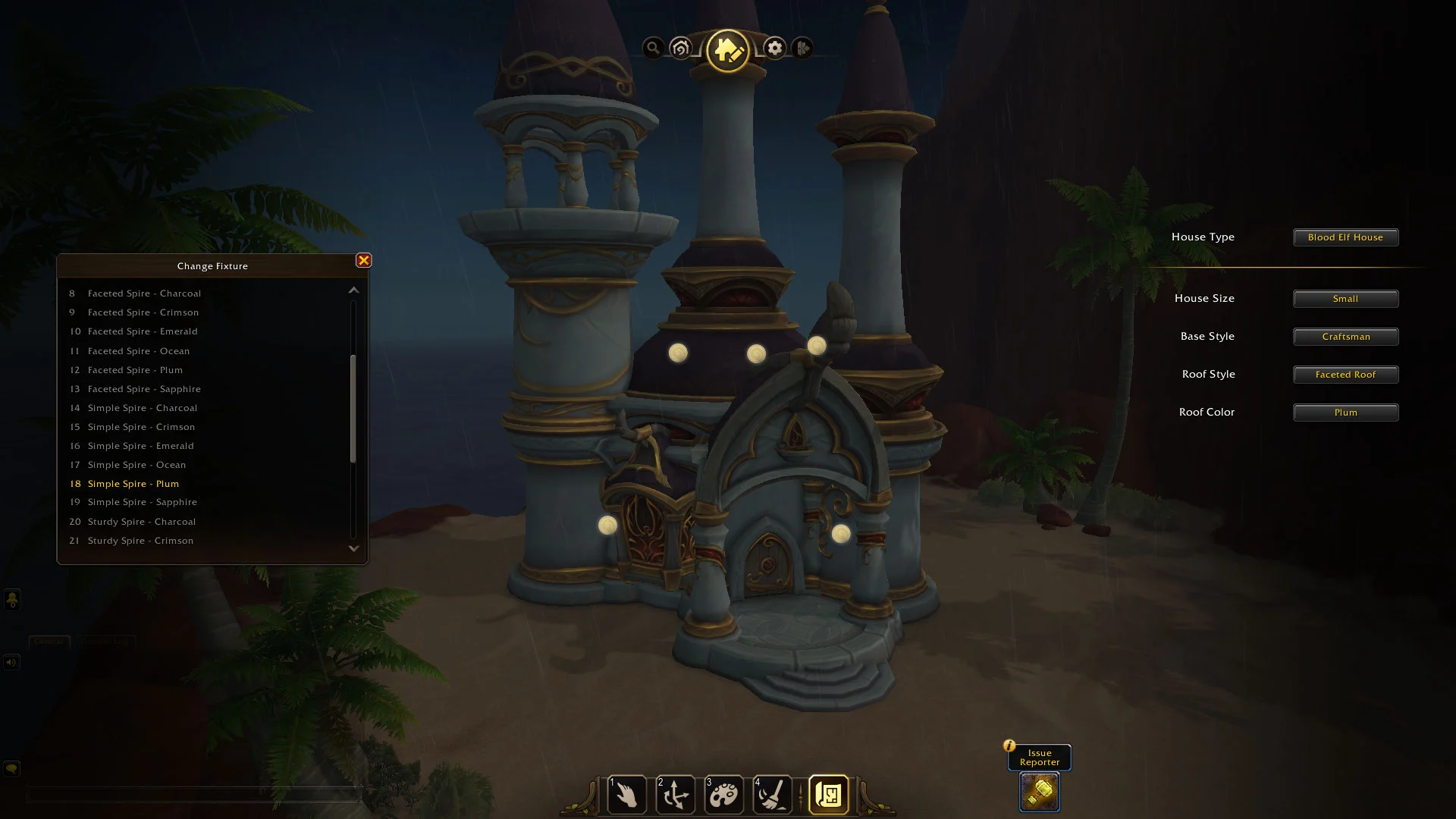The width and height of the screenshot is (1456, 819).
Task: Open the Blood Elf House type dropdown
Action: [1345, 237]
